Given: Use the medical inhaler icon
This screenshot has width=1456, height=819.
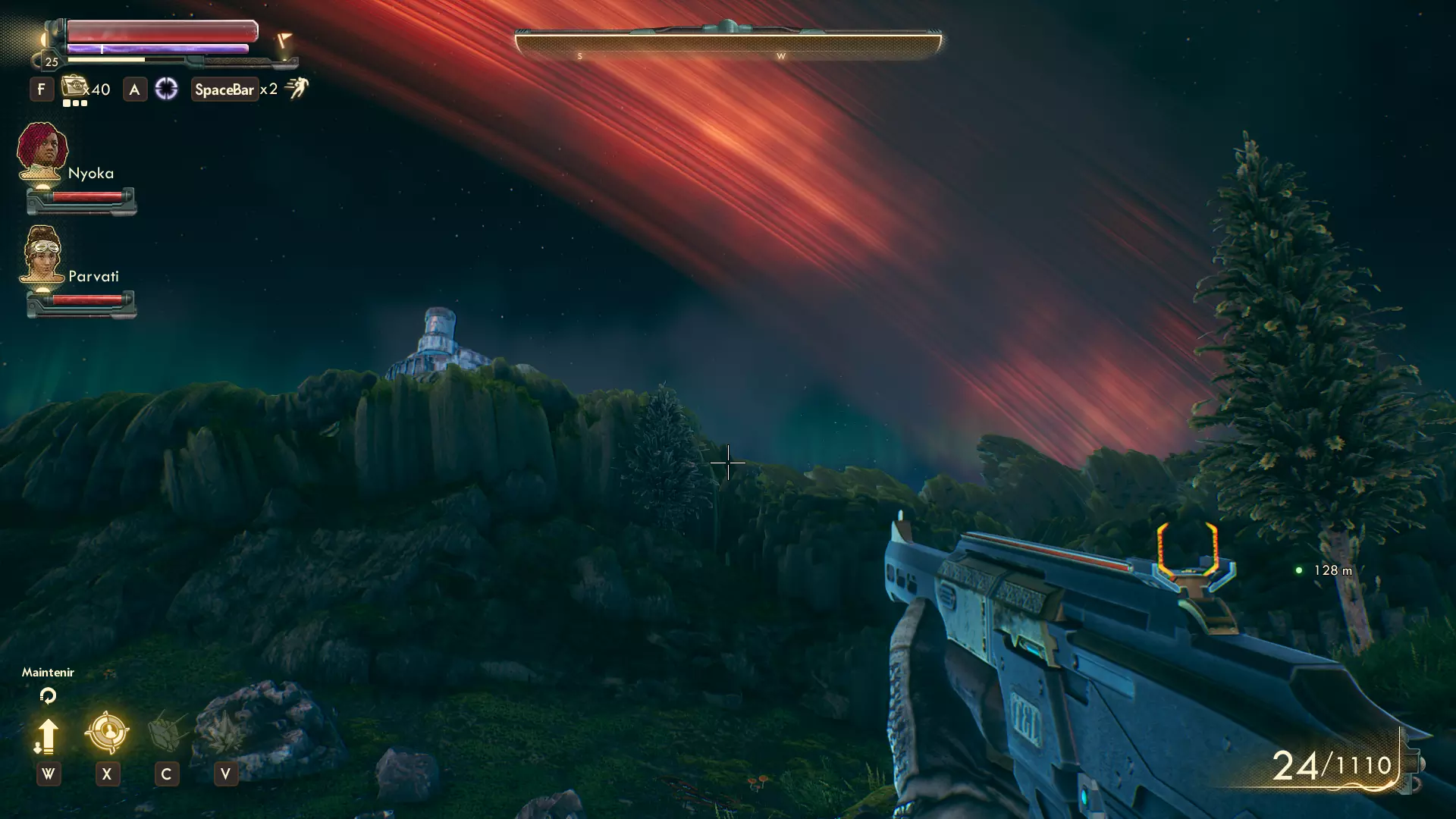Looking at the screenshot, I should [x=74, y=87].
